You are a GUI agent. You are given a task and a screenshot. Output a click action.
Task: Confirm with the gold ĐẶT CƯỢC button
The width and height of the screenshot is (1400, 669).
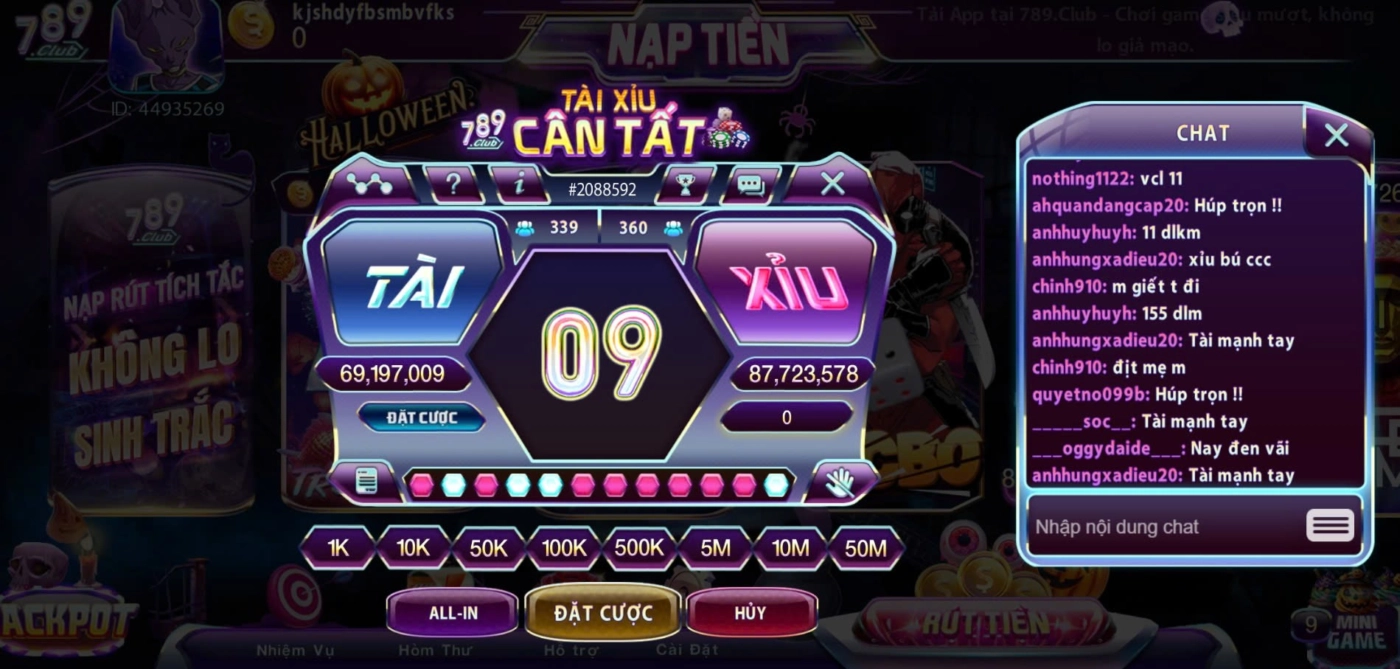(603, 613)
